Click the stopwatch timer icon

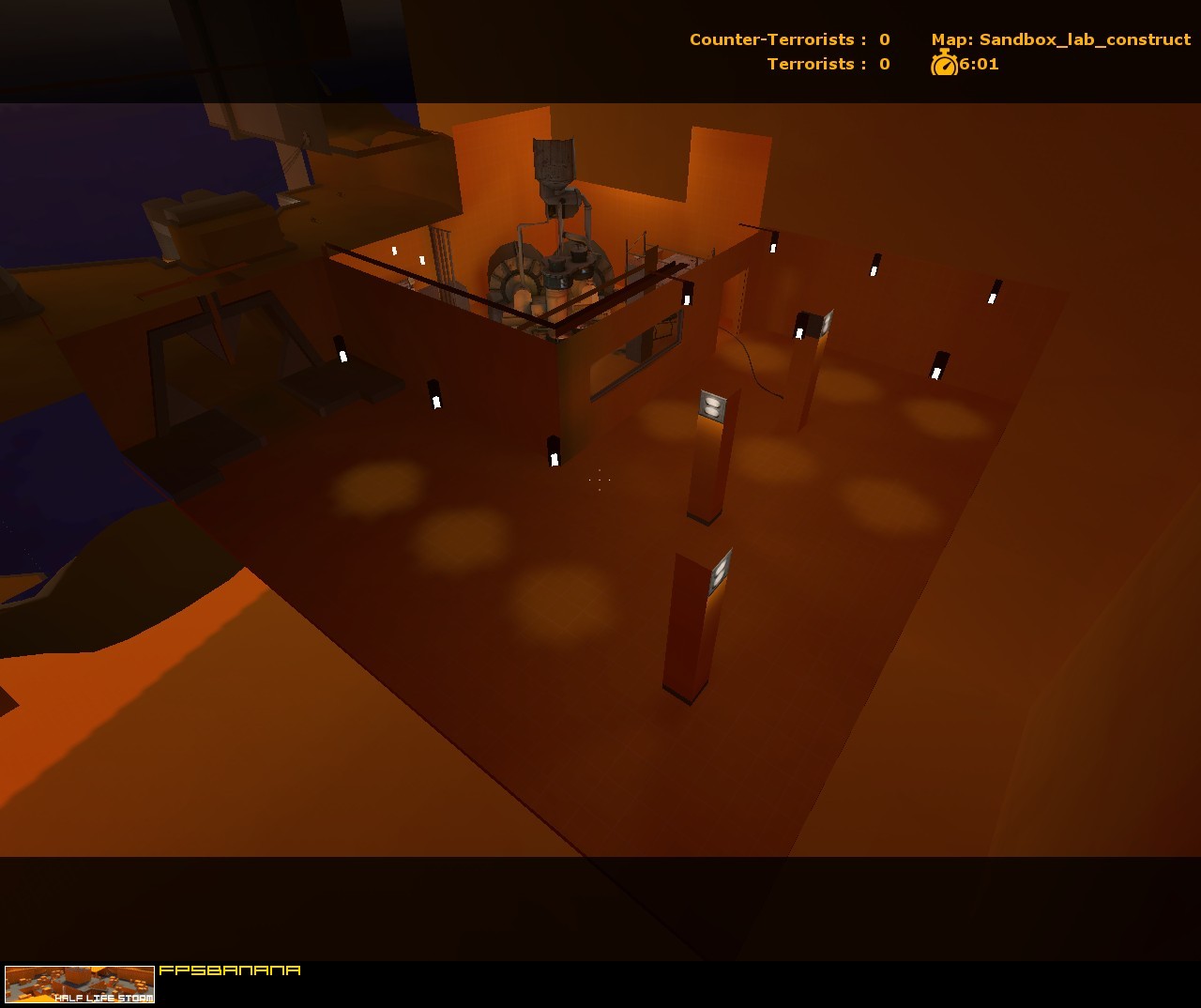tap(943, 64)
